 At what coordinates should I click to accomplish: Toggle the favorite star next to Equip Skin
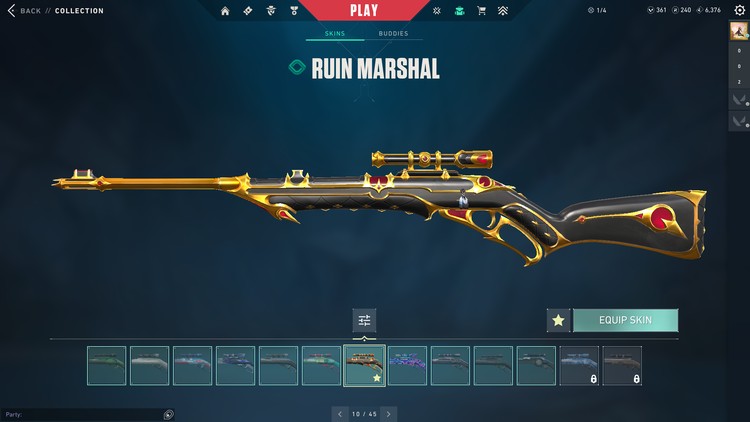coord(558,320)
